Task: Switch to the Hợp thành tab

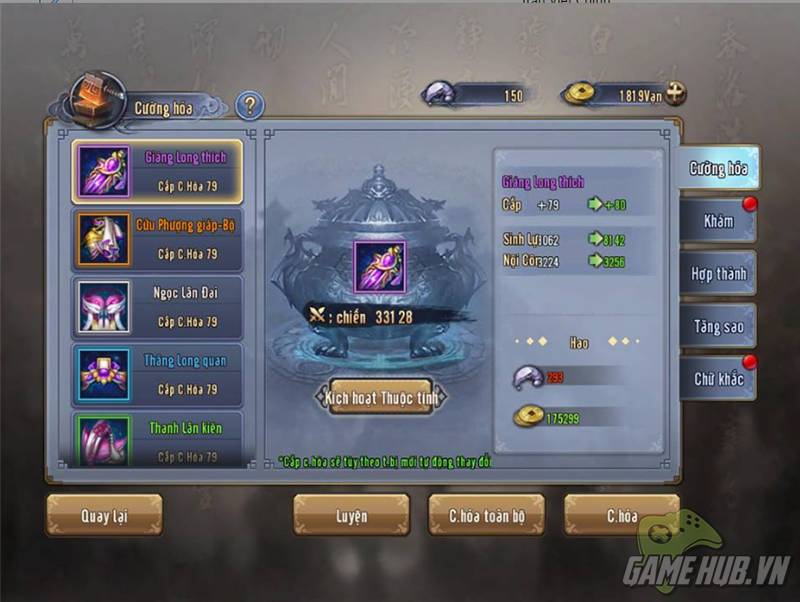Action: coord(718,273)
